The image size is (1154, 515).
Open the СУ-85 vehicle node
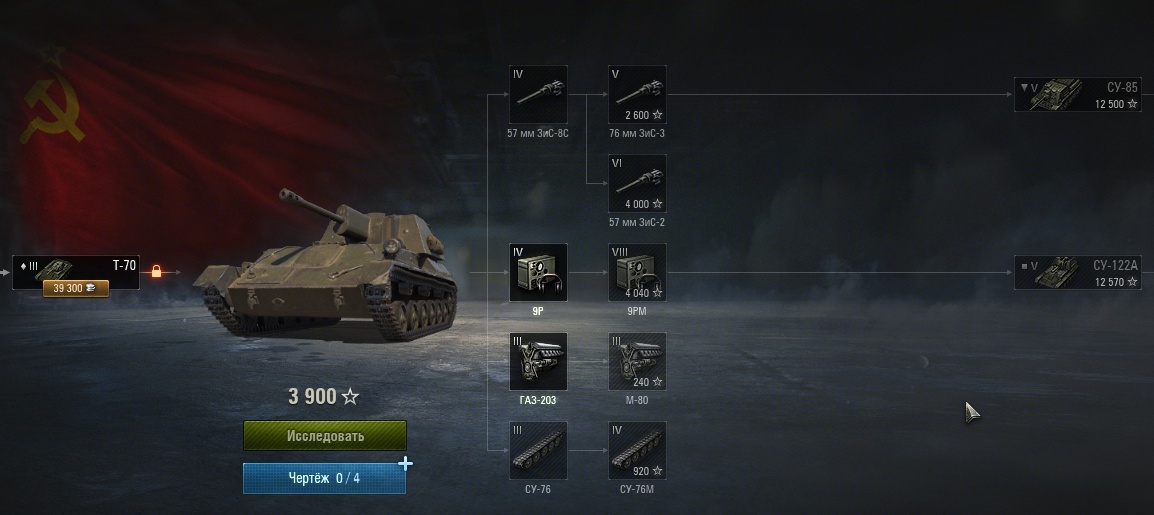(1076, 95)
